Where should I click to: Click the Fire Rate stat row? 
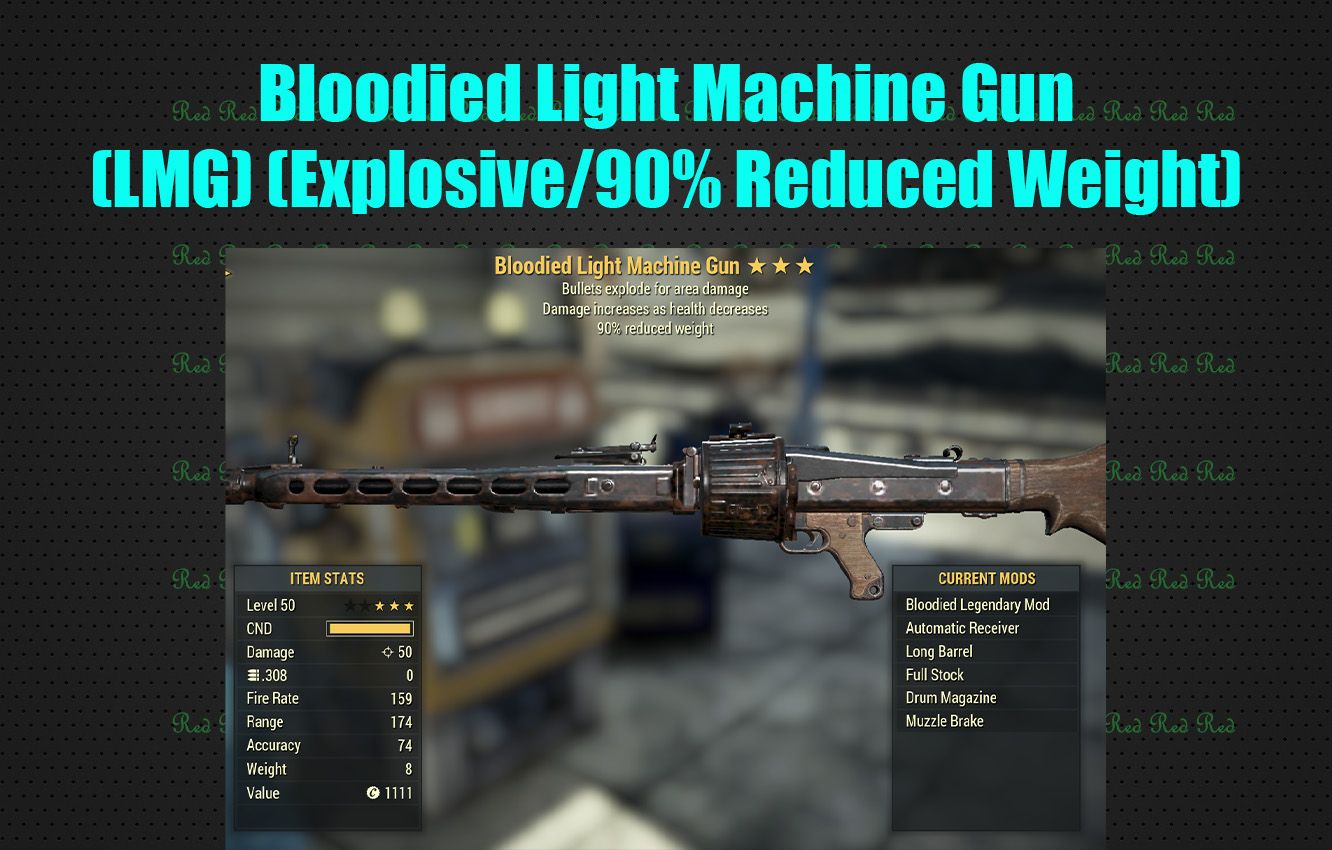pos(330,698)
